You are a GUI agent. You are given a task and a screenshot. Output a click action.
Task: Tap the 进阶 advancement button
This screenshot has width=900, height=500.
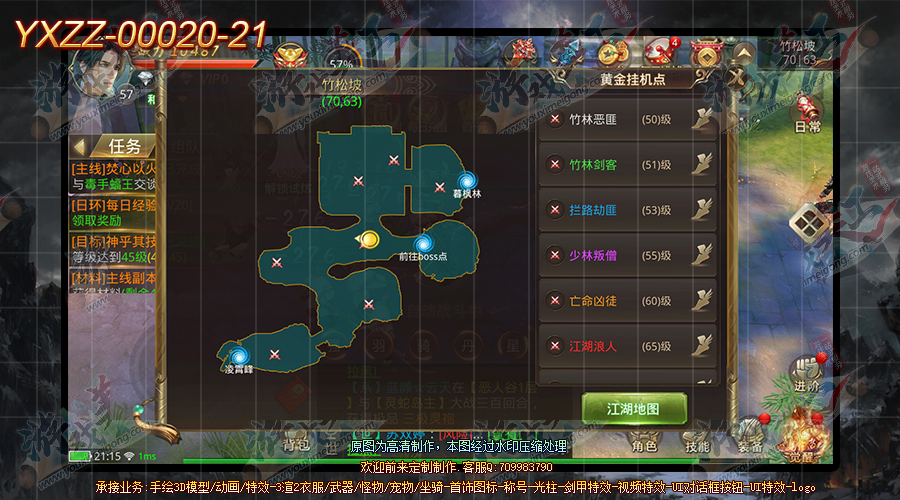(x=806, y=372)
